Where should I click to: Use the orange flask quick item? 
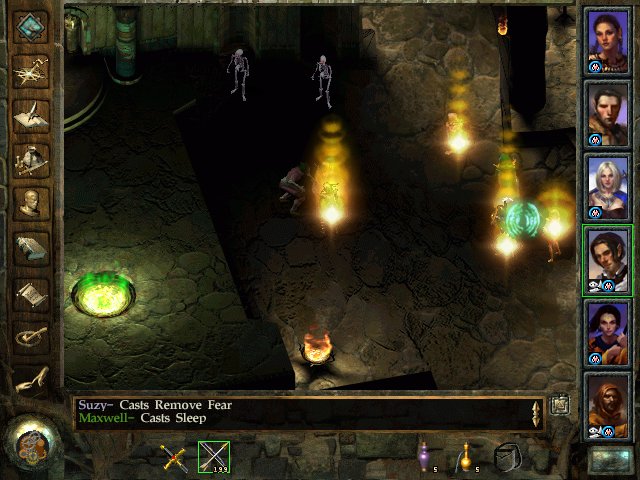point(465,457)
